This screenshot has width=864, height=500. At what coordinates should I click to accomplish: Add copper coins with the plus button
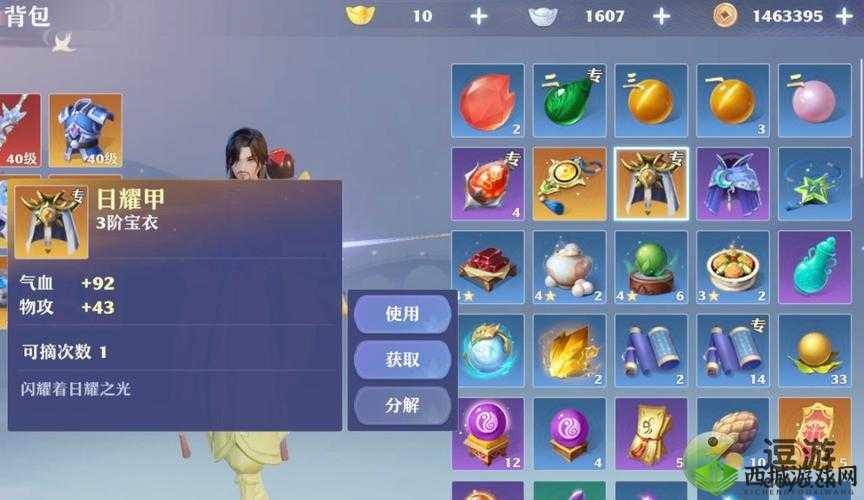(x=844, y=16)
